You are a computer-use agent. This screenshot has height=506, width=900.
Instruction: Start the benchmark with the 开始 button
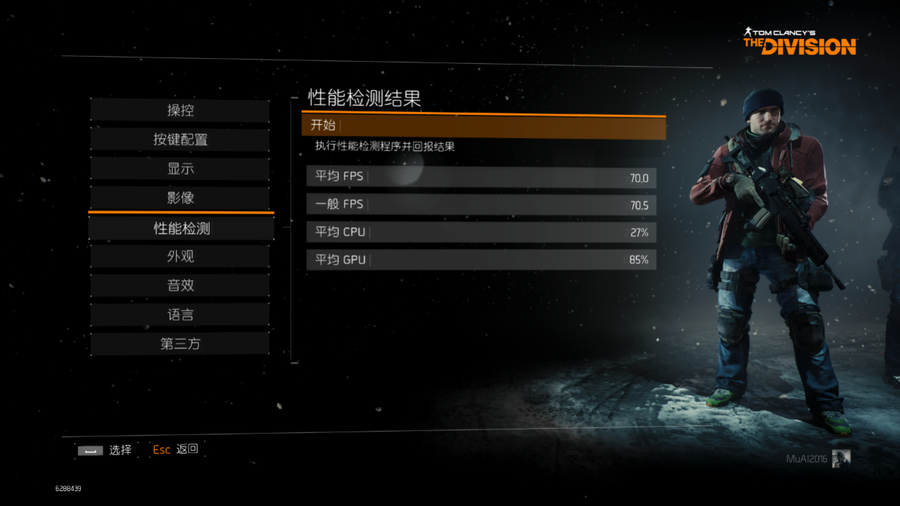point(483,126)
